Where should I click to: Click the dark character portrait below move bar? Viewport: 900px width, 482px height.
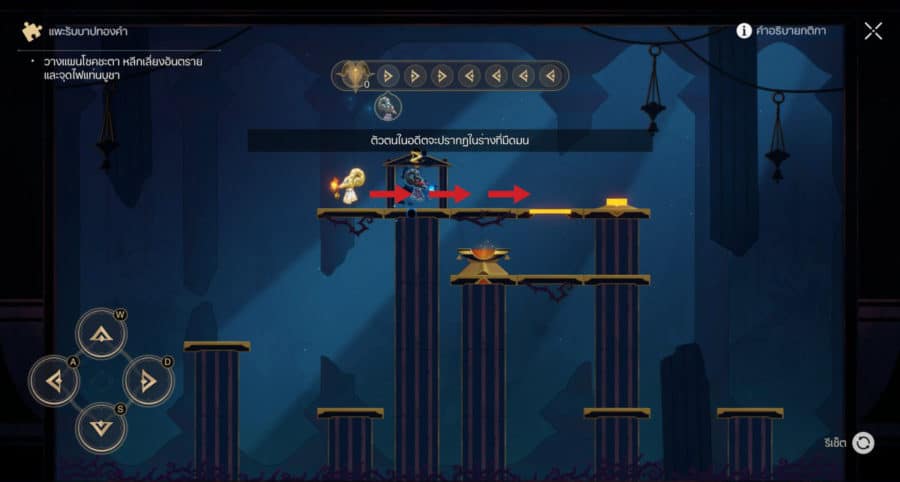tap(387, 106)
